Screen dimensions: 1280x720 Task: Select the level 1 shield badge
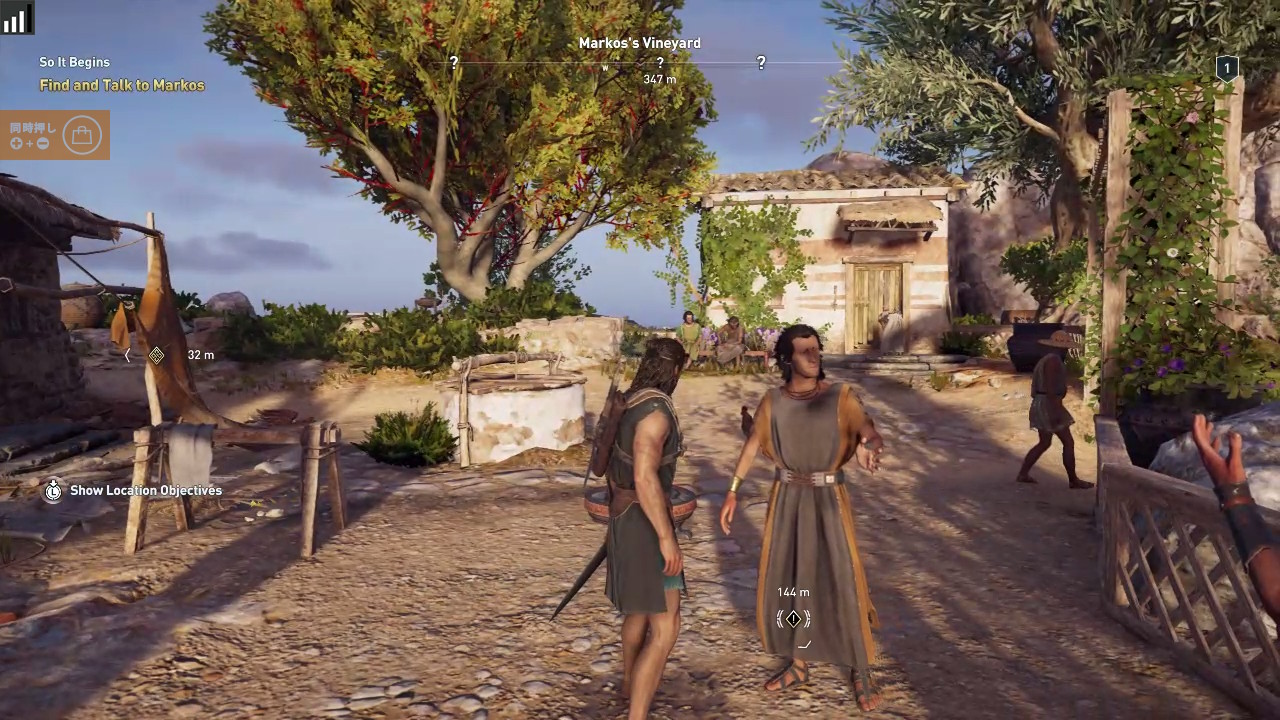[x=1227, y=68]
